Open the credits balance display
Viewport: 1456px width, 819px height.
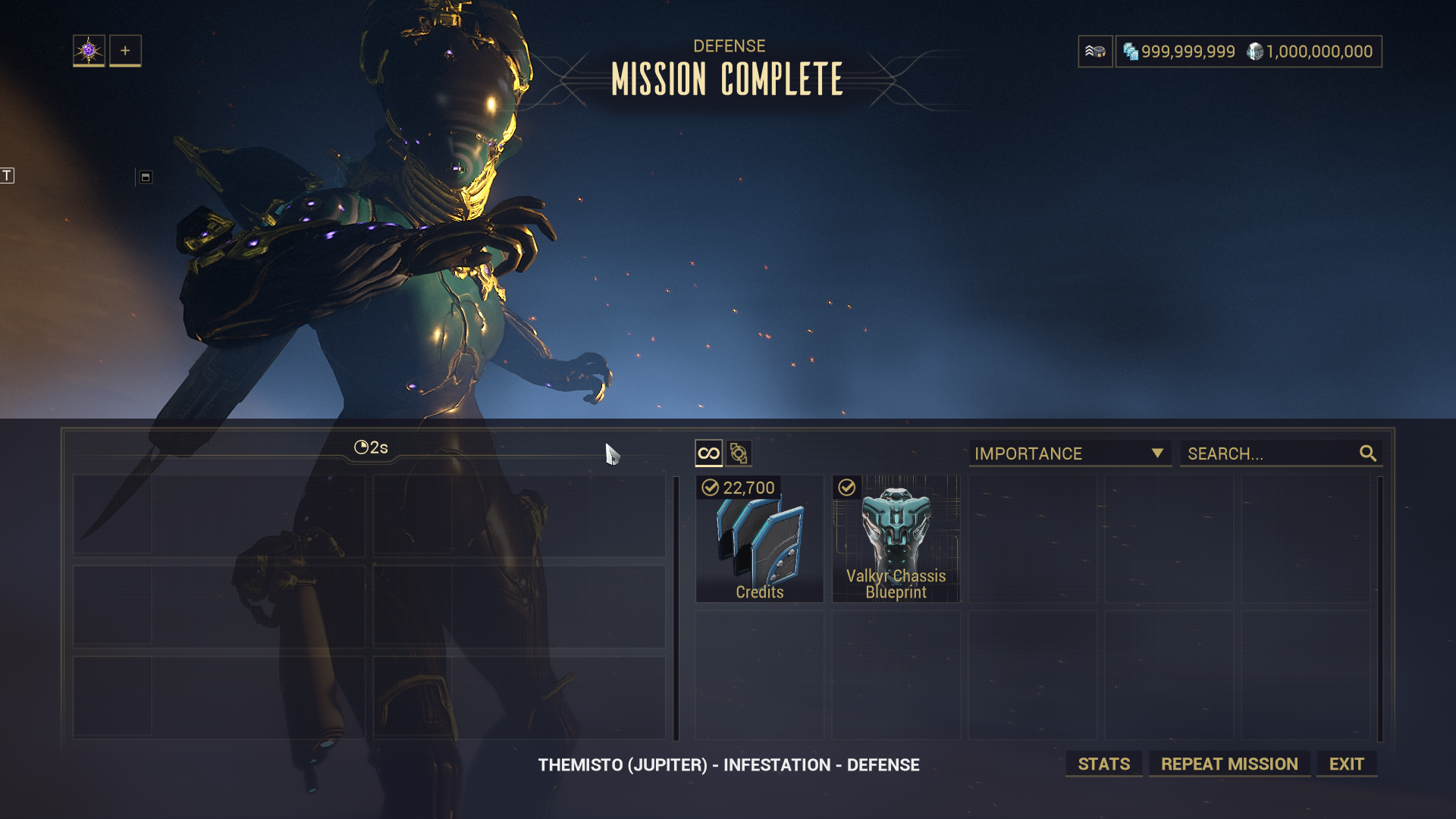[x=1310, y=52]
